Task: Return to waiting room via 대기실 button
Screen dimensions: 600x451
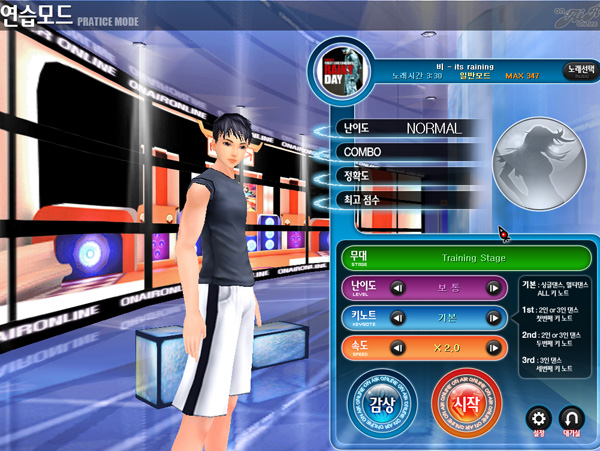Action: pos(573,419)
